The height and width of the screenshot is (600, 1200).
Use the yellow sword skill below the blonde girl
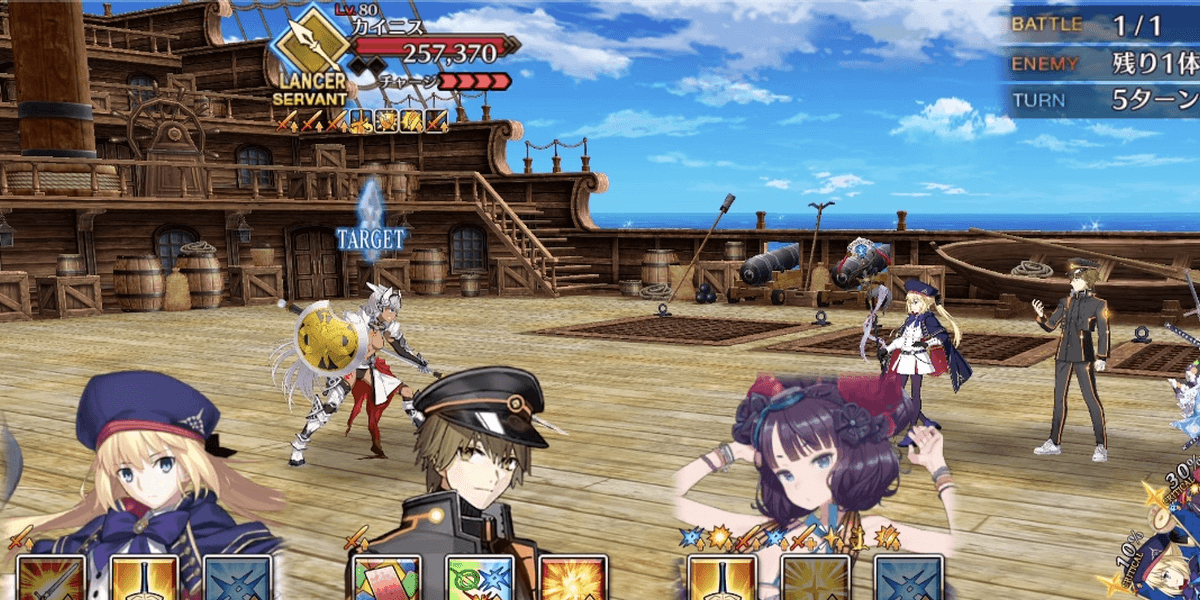[x=144, y=580]
